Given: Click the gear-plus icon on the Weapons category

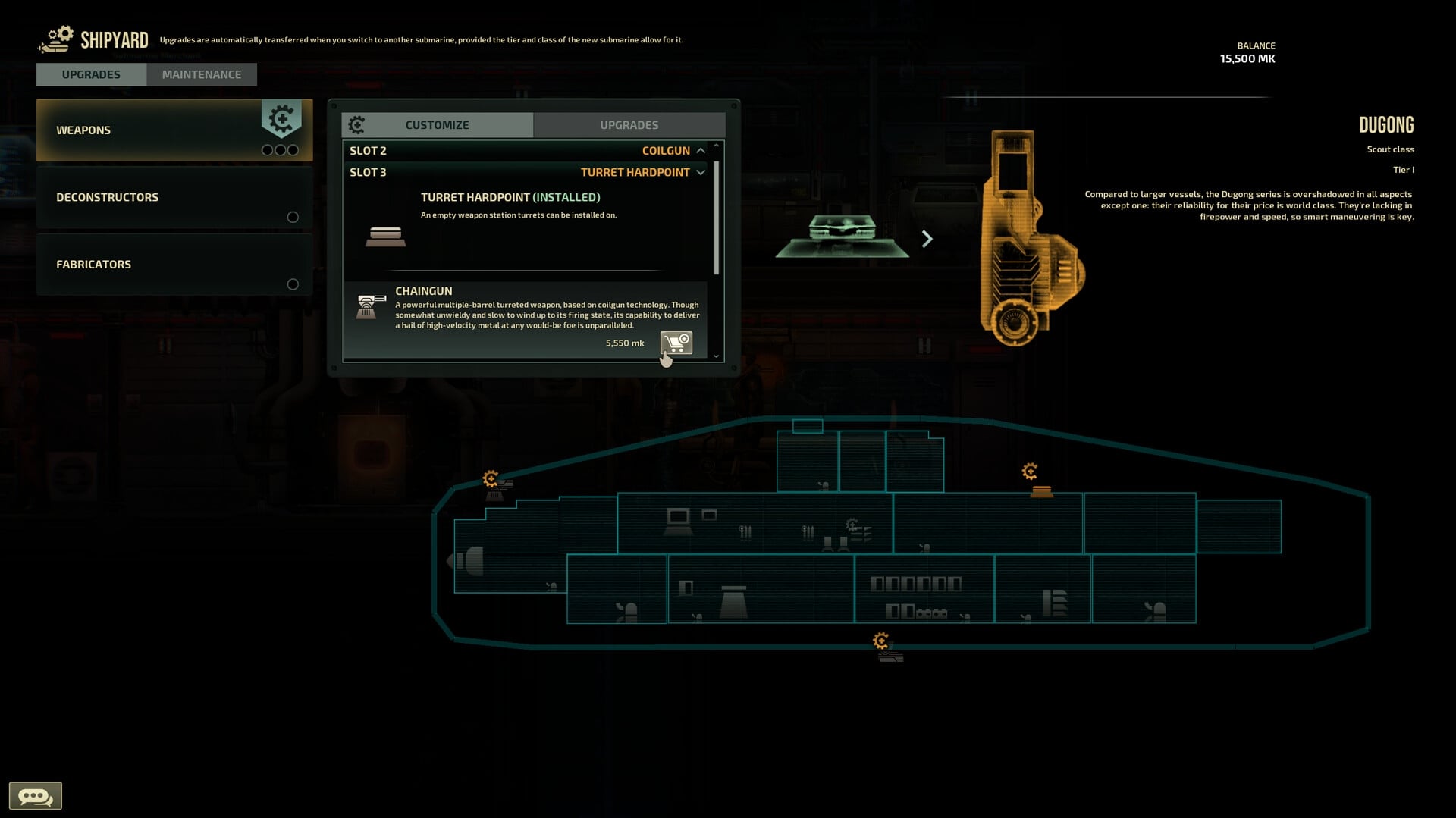Looking at the screenshot, I should click(281, 119).
